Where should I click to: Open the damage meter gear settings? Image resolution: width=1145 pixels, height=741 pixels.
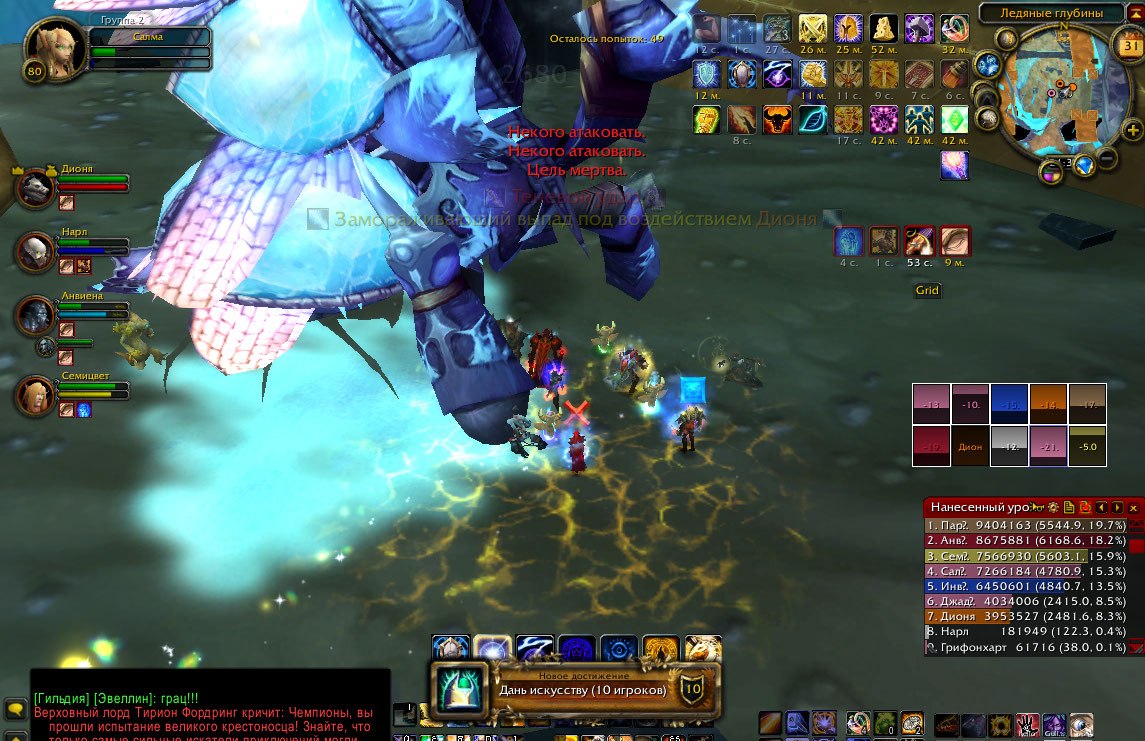pyautogui.click(x=1053, y=508)
